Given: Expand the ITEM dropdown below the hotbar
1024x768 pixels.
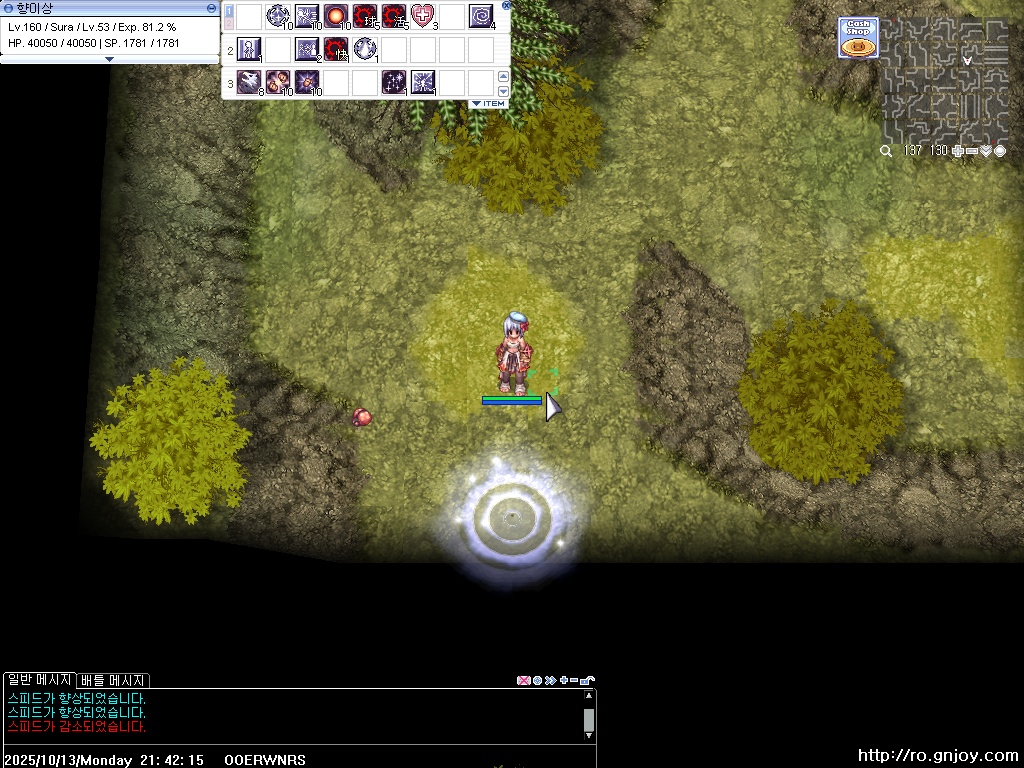Looking at the screenshot, I should [x=489, y=104].
